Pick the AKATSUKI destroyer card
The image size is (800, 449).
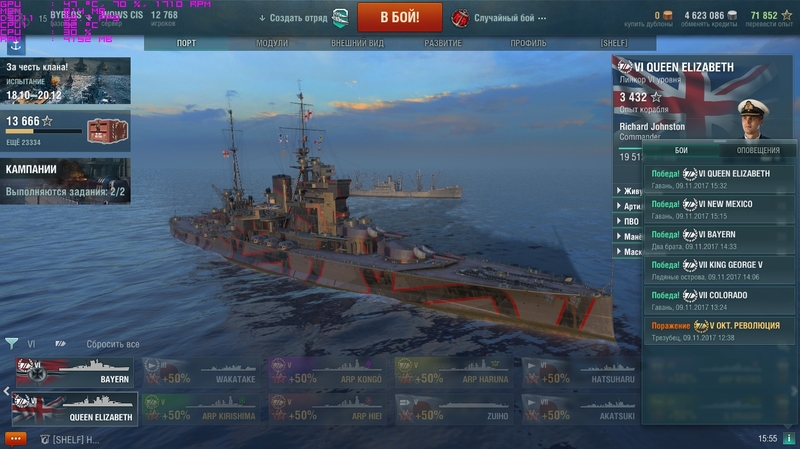click(x=582, y=408)
